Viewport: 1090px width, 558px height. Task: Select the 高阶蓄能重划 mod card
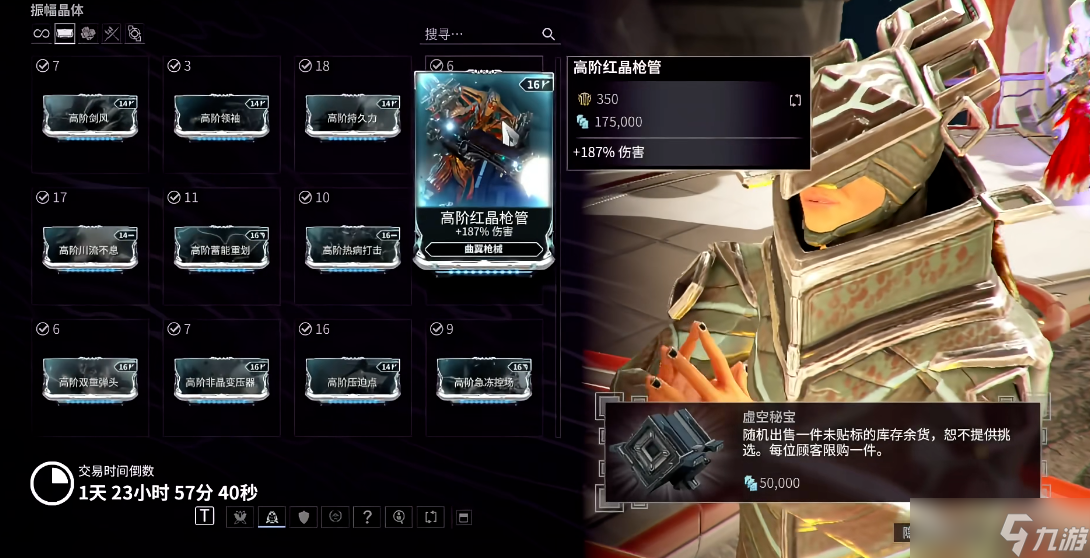221,249
